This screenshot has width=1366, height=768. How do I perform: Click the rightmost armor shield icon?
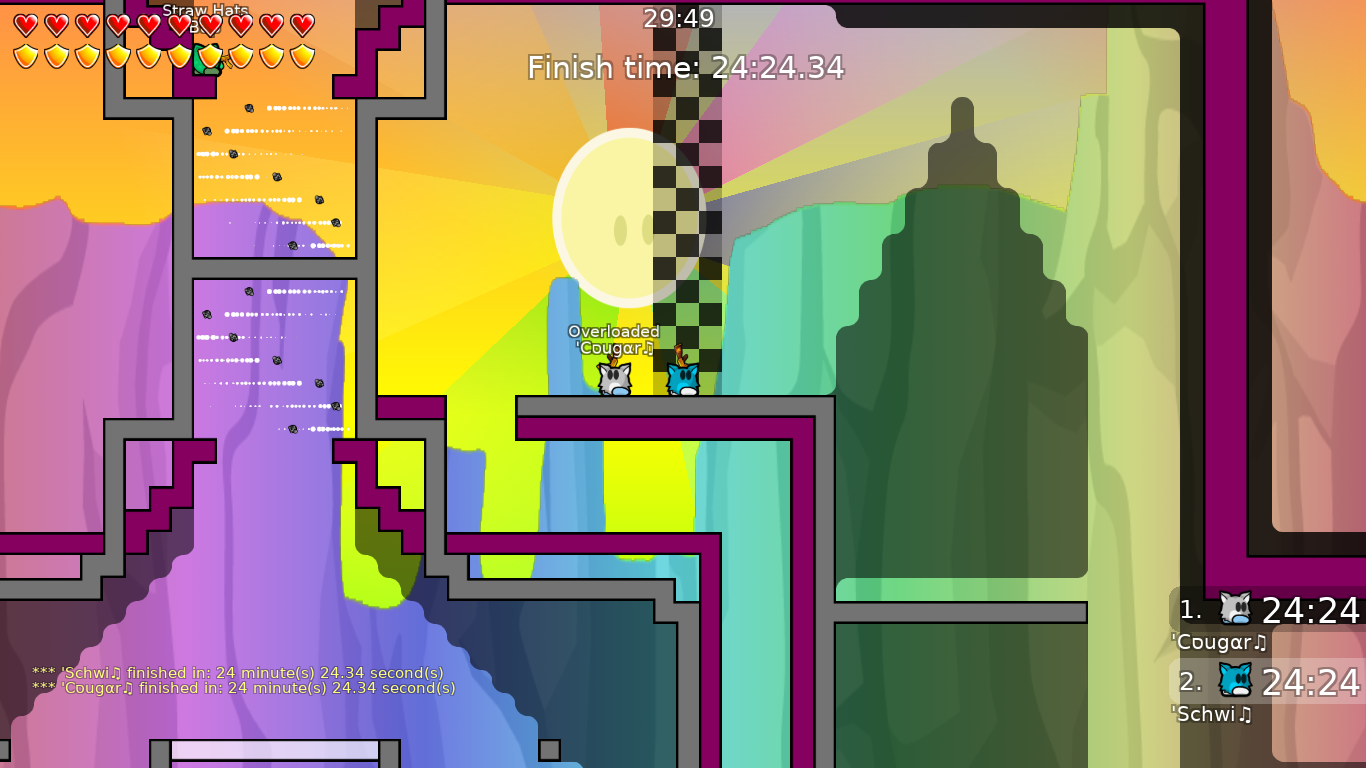coord(304,56)
